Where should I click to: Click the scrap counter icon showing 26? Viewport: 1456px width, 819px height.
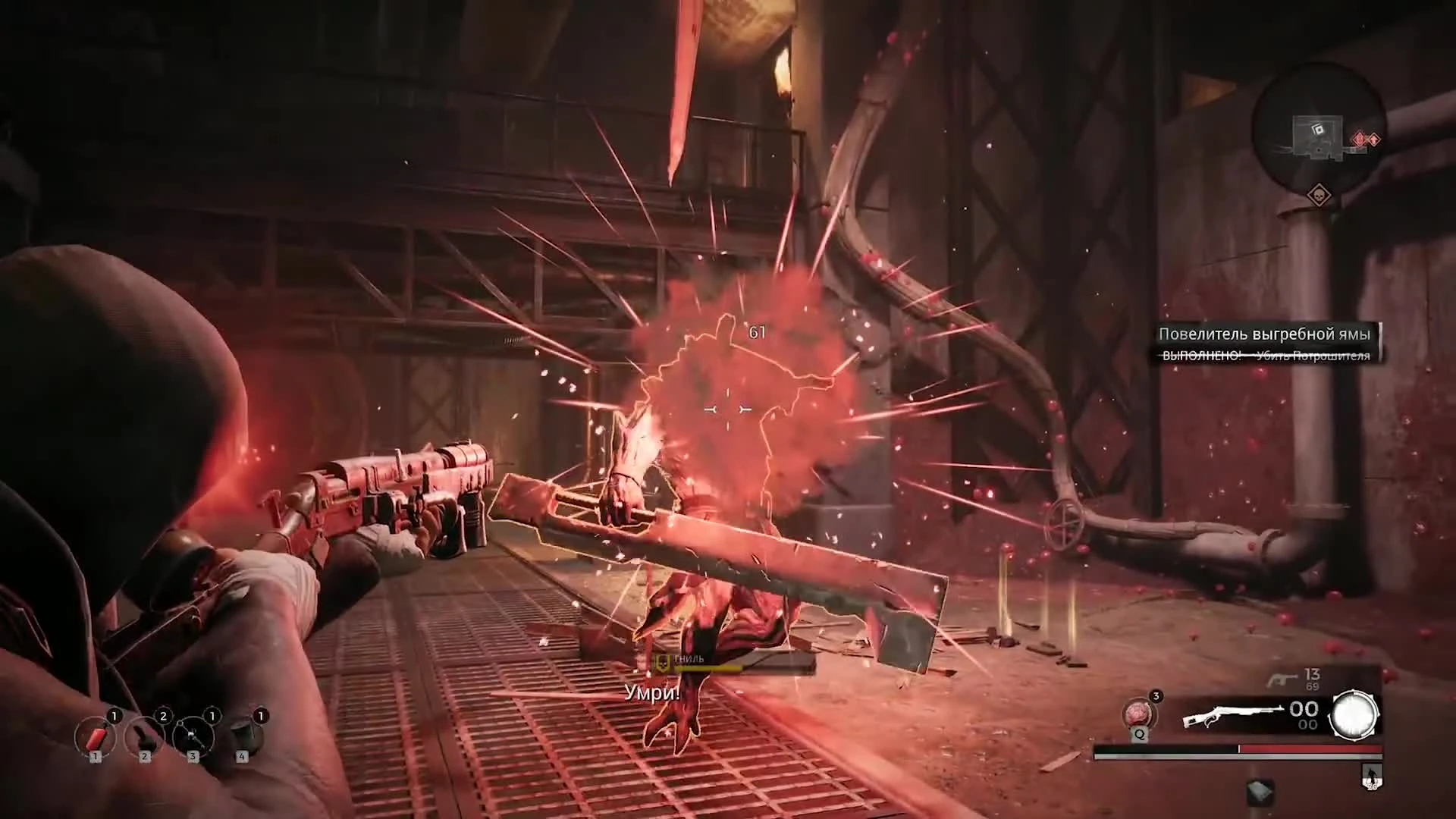click(1371, 776)
